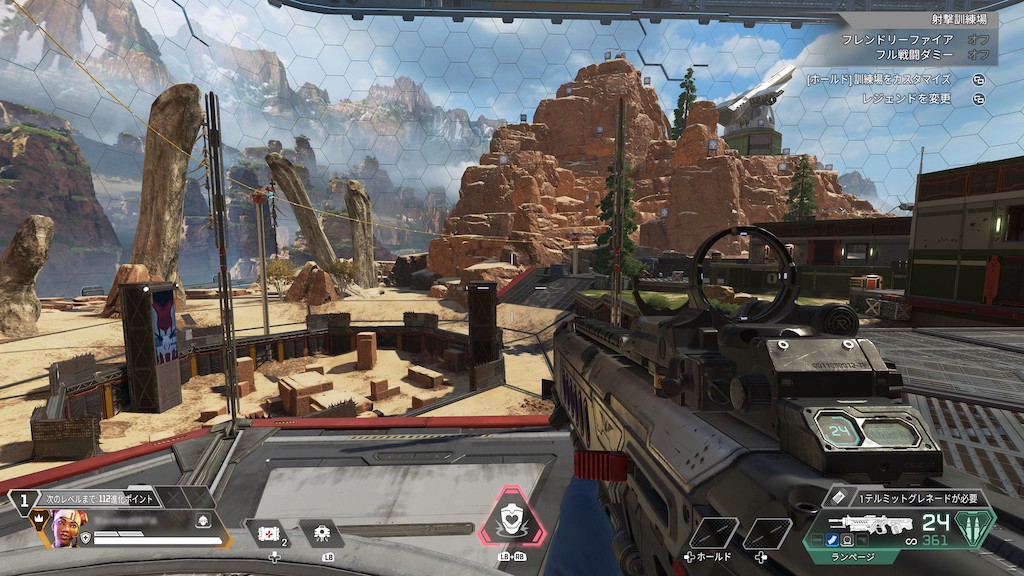Activate the tactical ability icon
1024x576 pixels.
point(322,534)
